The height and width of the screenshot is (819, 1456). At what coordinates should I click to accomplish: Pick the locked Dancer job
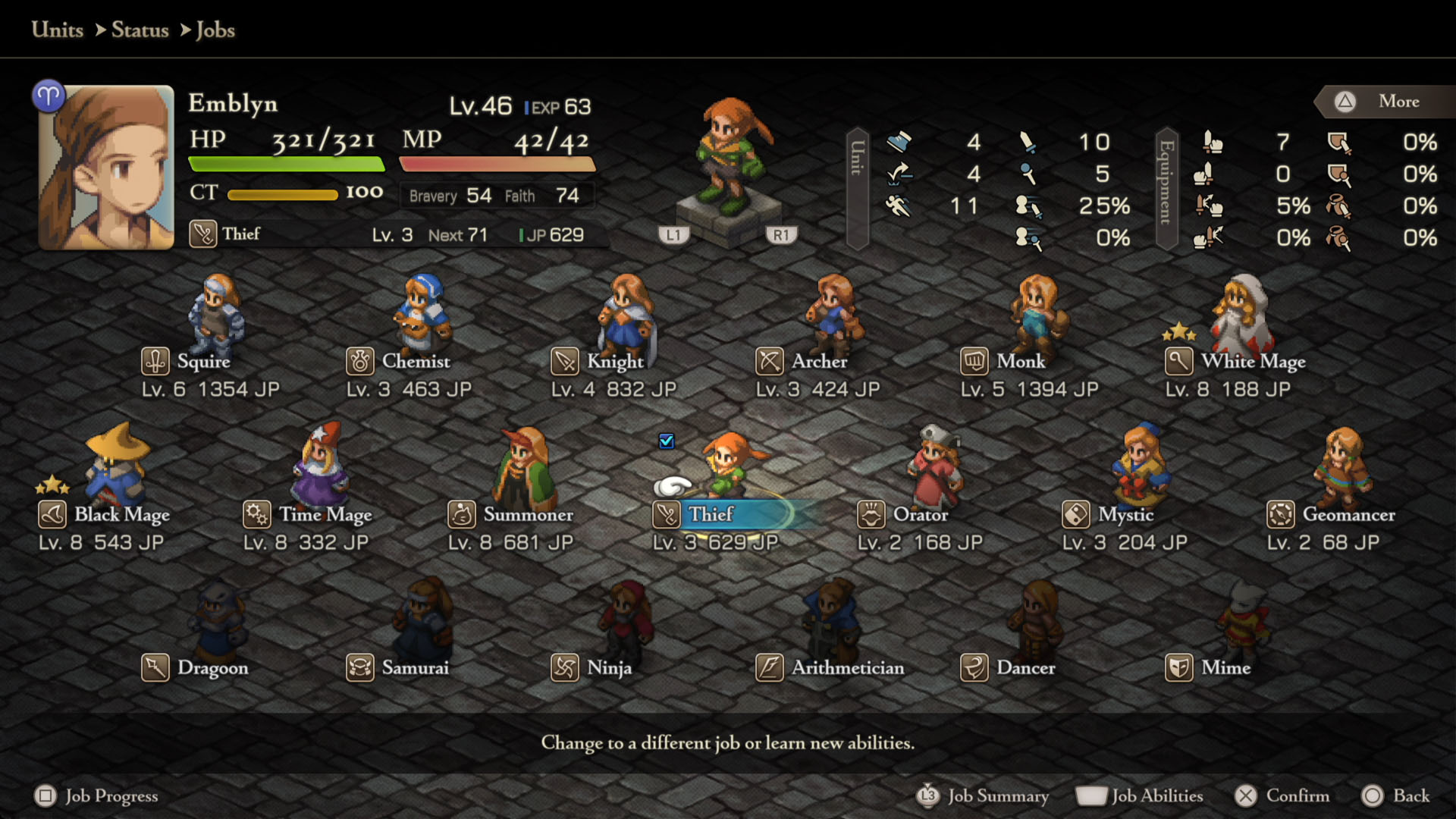(1025, 668)
